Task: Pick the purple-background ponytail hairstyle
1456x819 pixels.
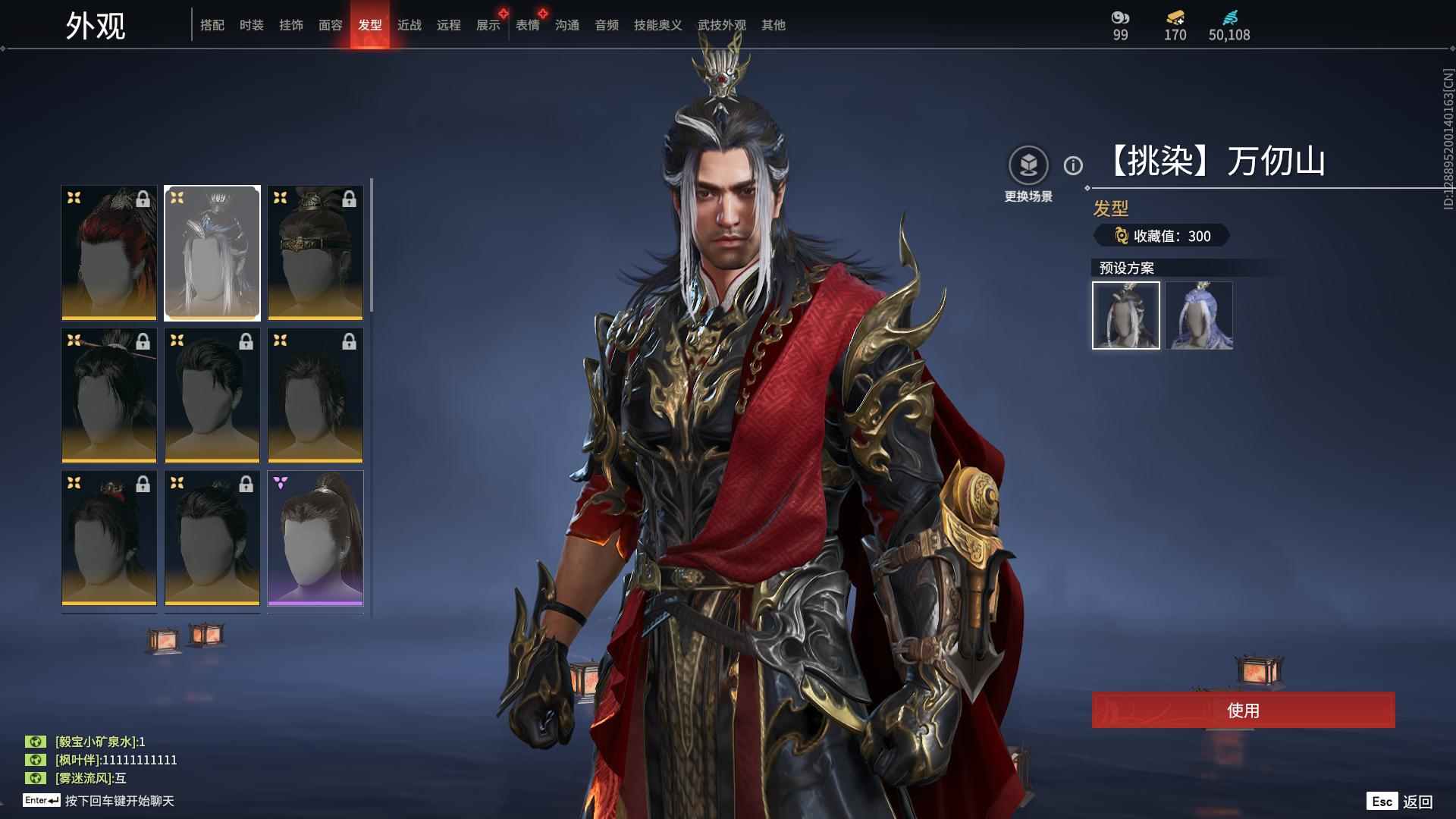Action: 315,538
